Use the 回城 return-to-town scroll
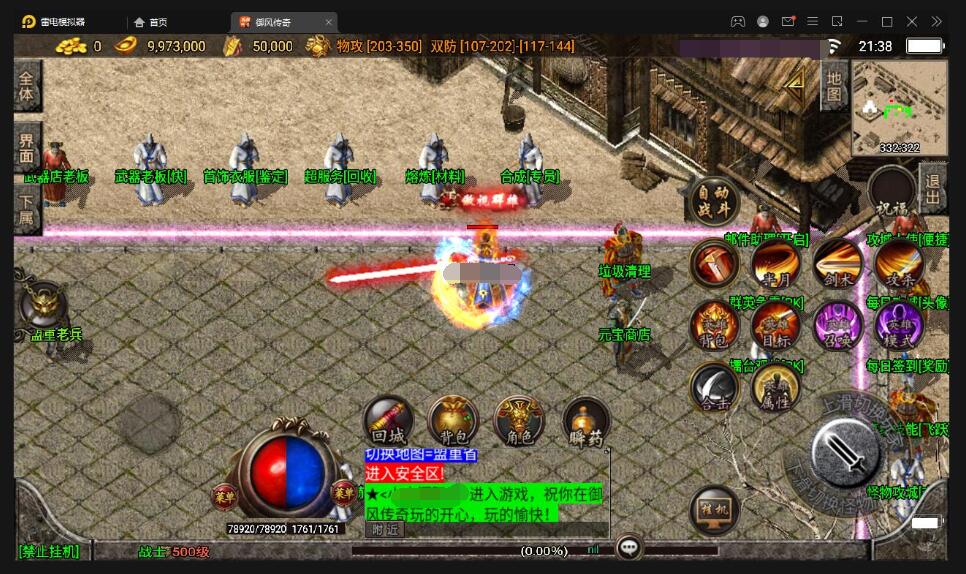The image size is (966, 574). click(x=388, y=421)
